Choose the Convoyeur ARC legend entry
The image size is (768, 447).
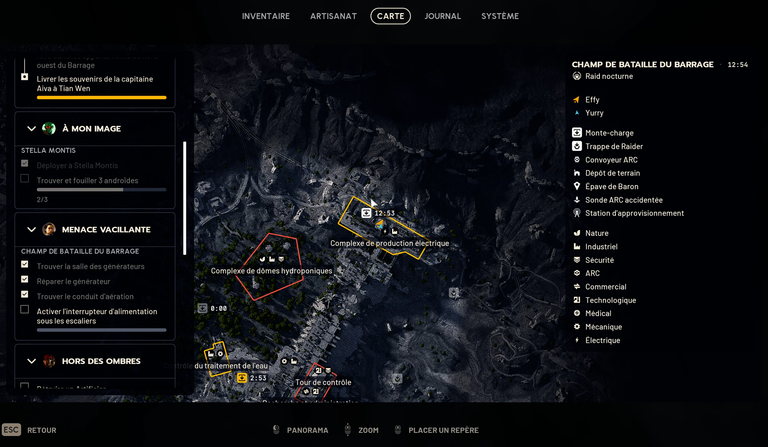coord(611,160)
